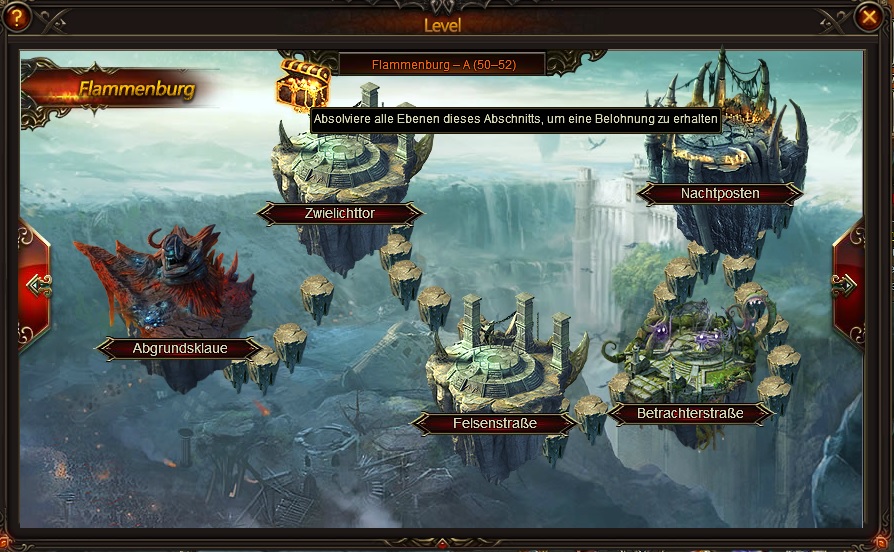
Task: Close the Level window
Action: pos(869,17)
